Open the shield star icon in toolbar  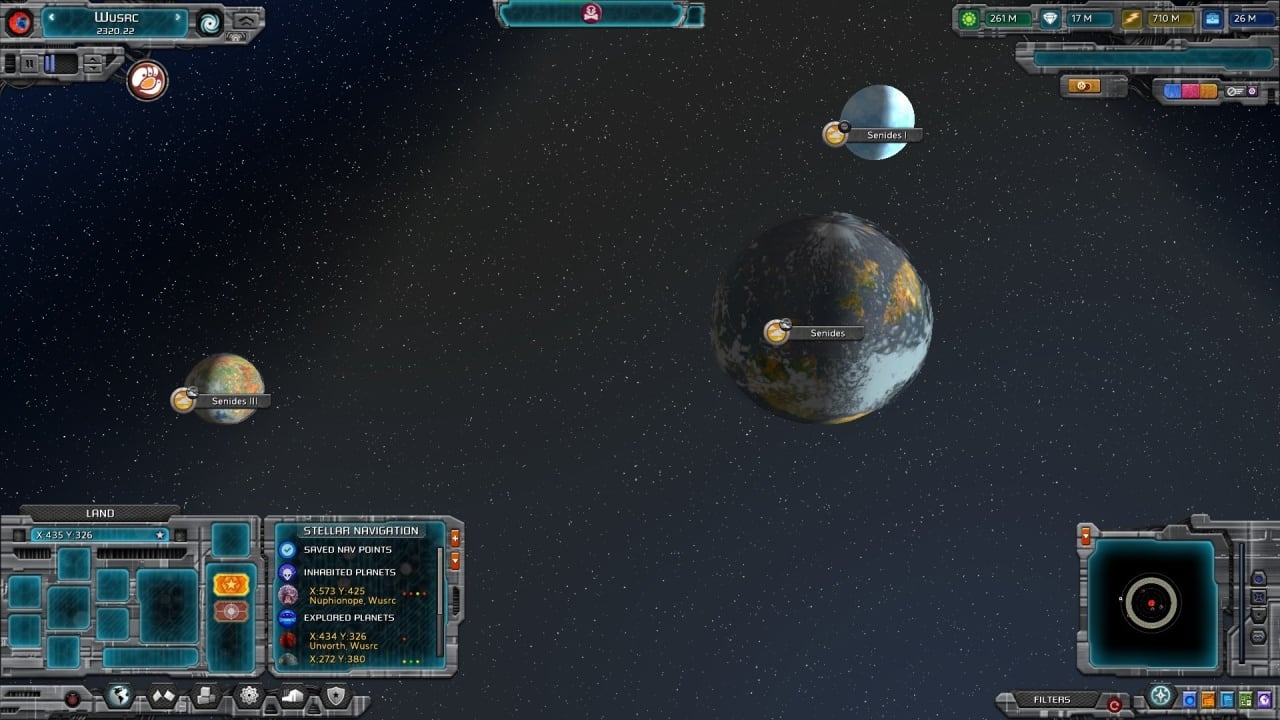(x=335, y=695)
